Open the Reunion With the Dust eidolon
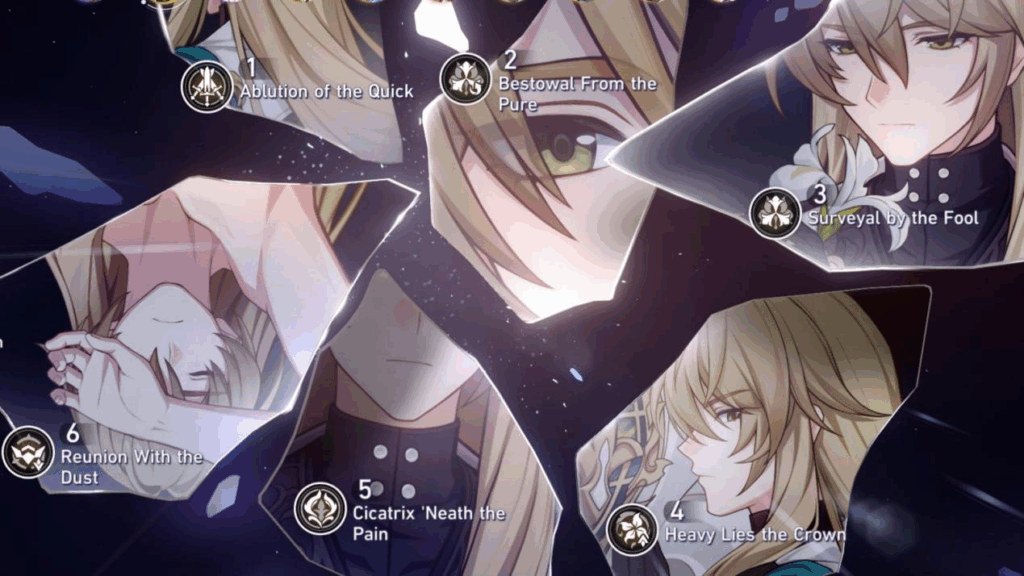Screen dimensions: 1024x576 point(28,452)
